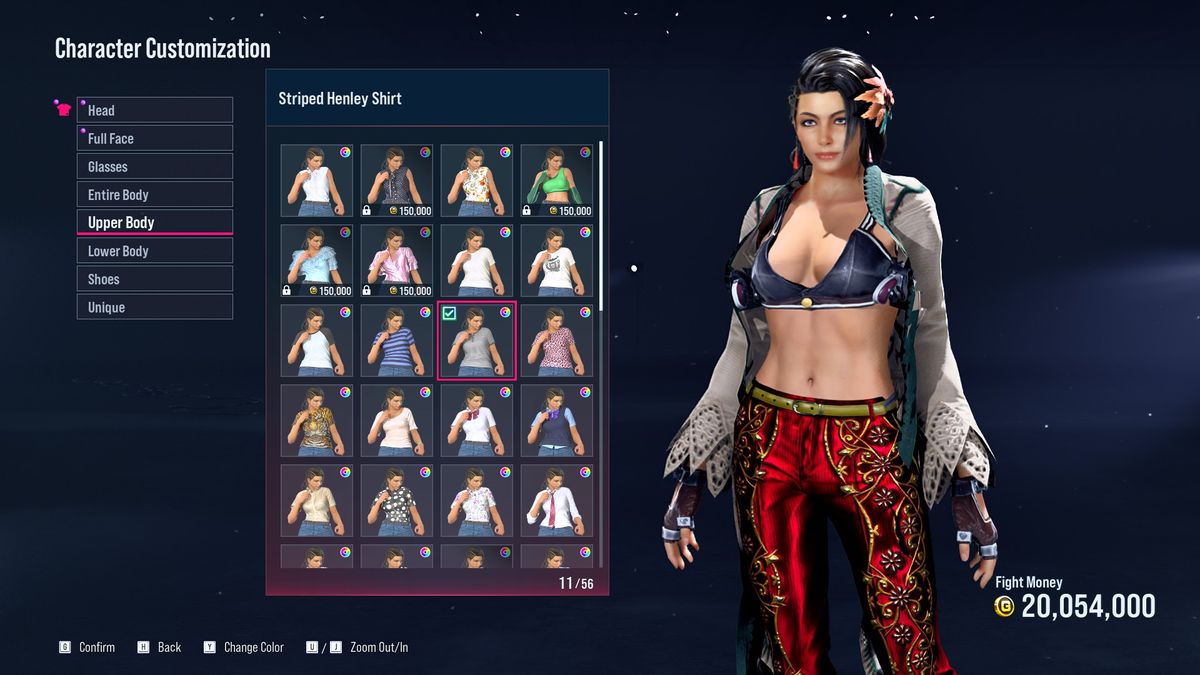Choose the Glasses category
1200x675 pixels.
coord(155,166)
